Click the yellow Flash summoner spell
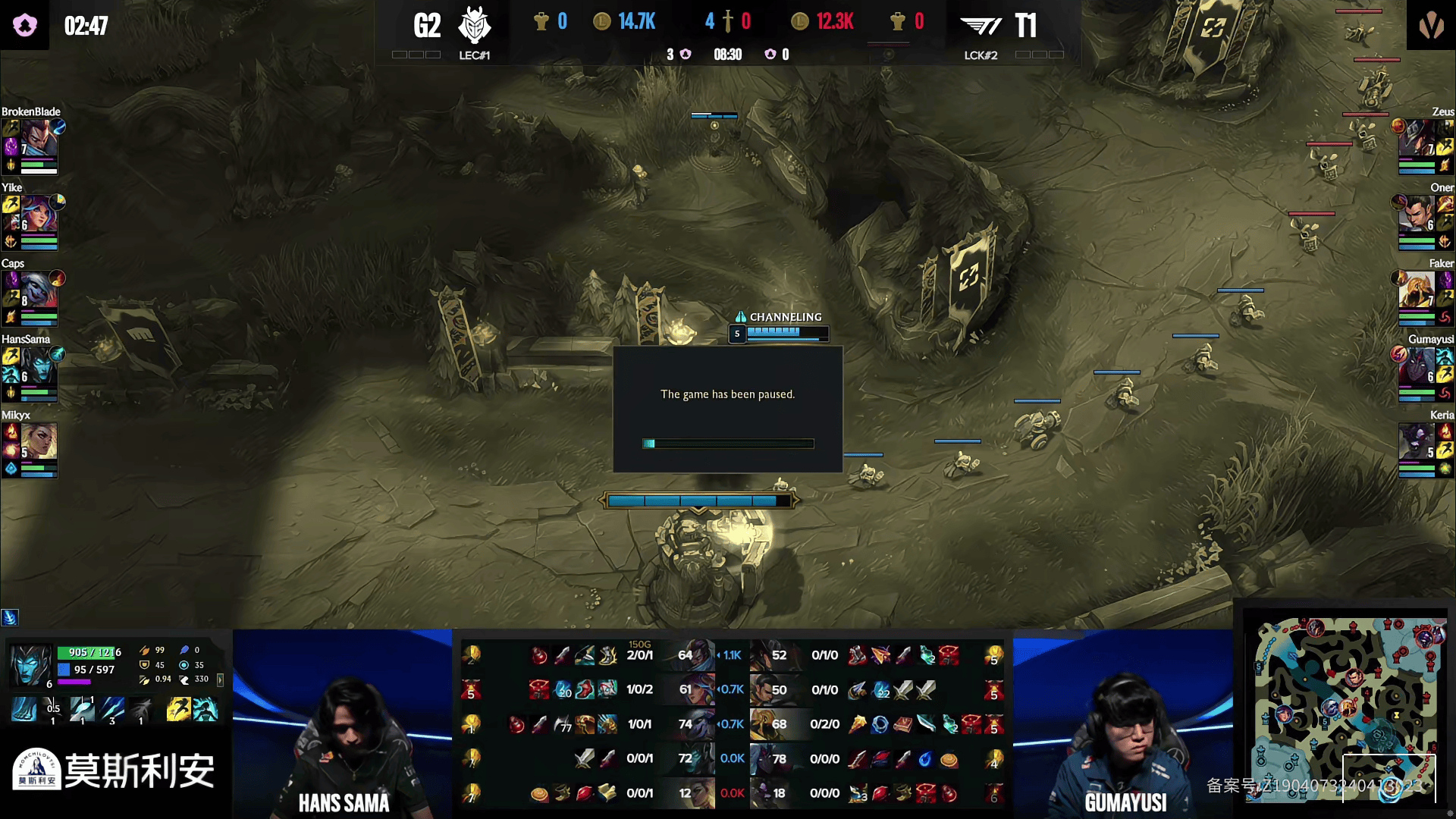The height and width of the screenshot is (819, 1456). coord(177,710)
